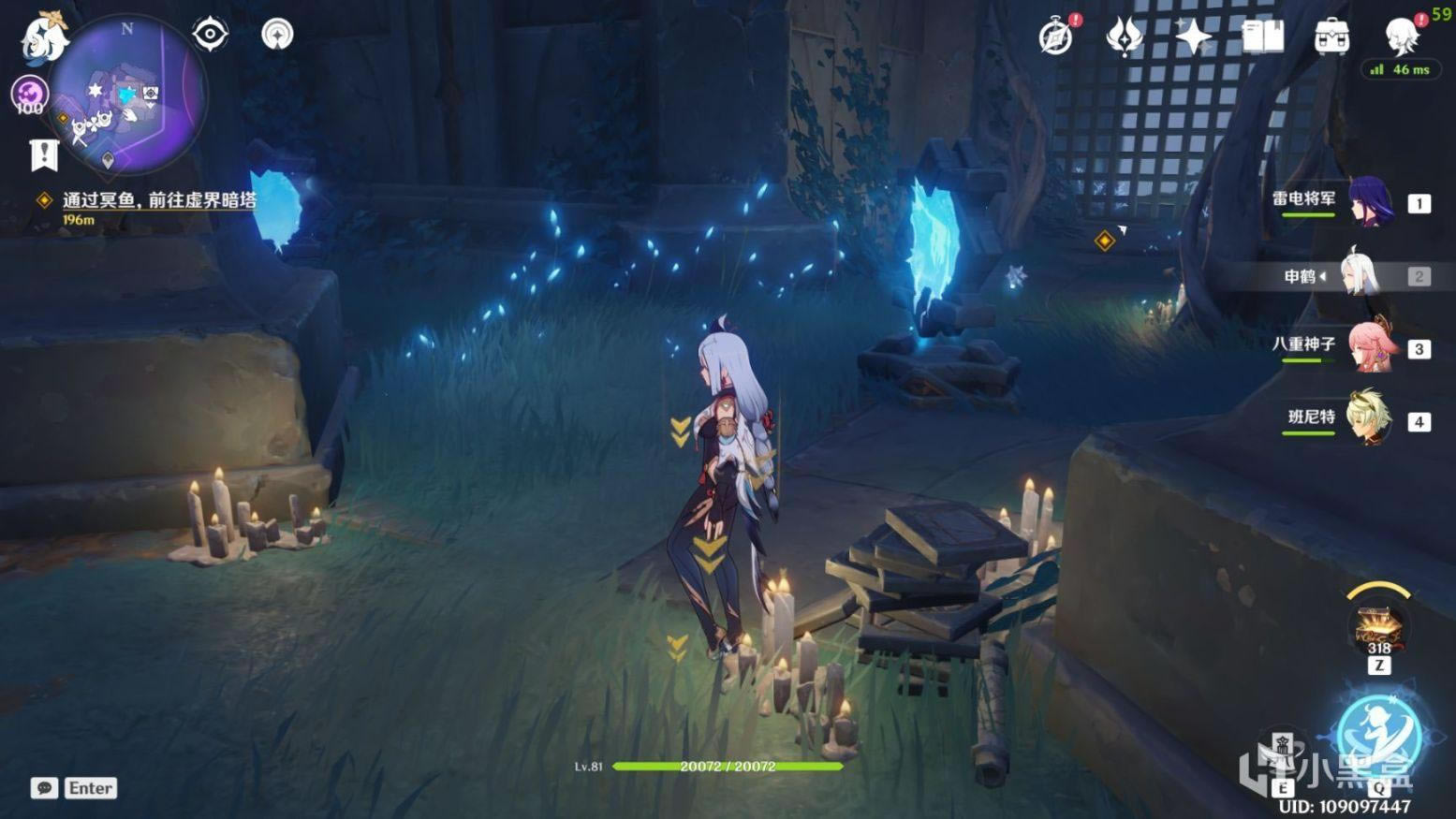Open the winged battle pass icon

point(1124,37)
